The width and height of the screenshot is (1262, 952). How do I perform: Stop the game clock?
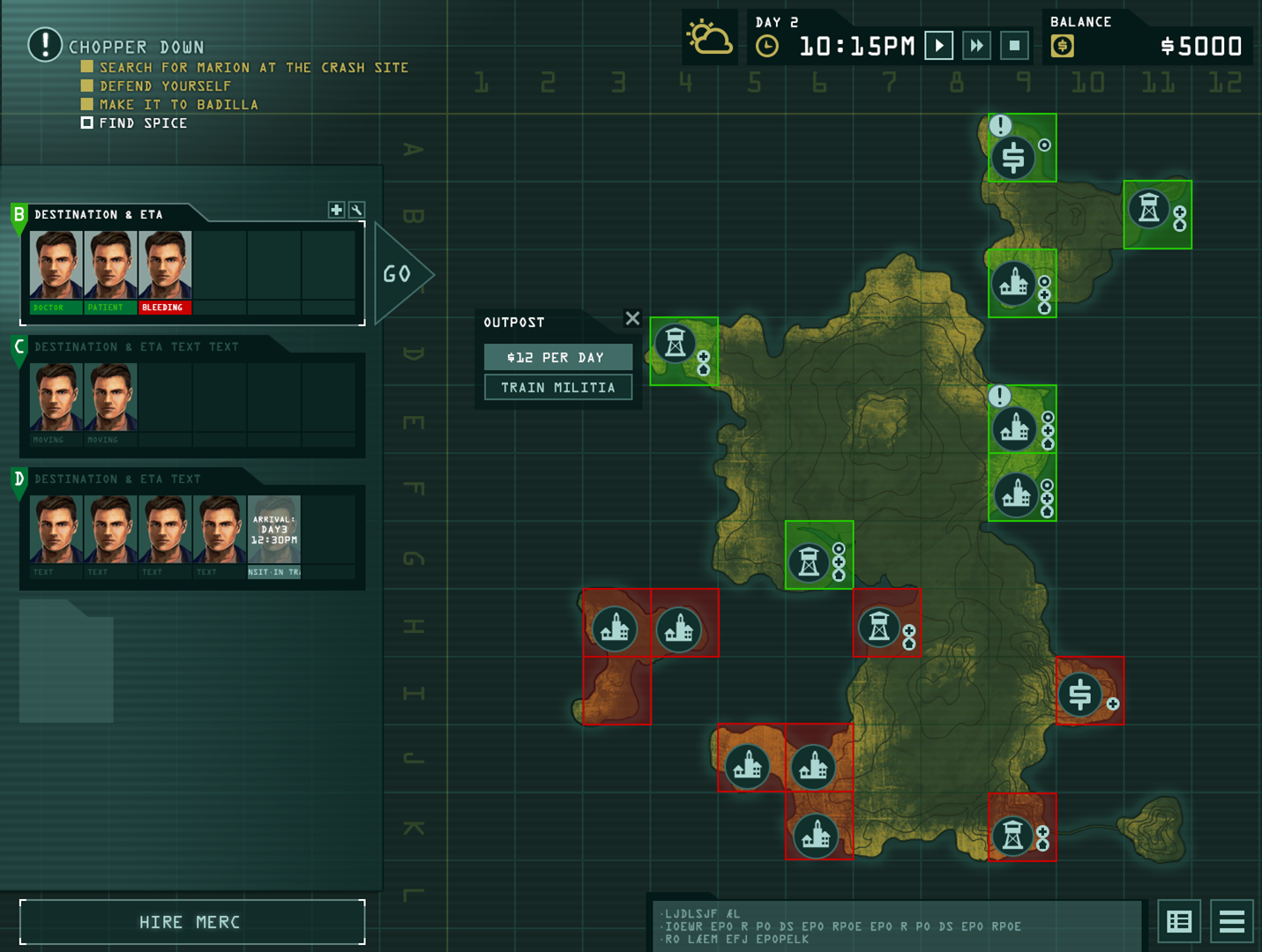(x=1015, y=46)
